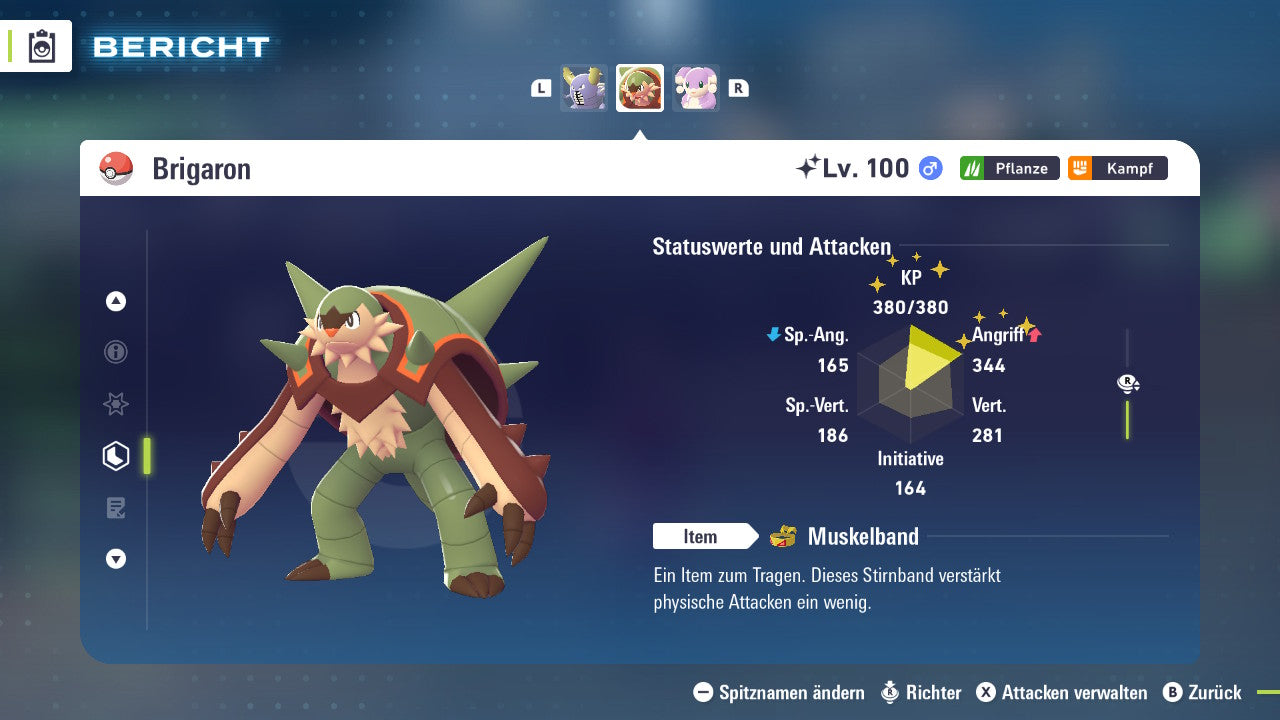
Task: Go back with Zurück
Action: point(1202,692)
